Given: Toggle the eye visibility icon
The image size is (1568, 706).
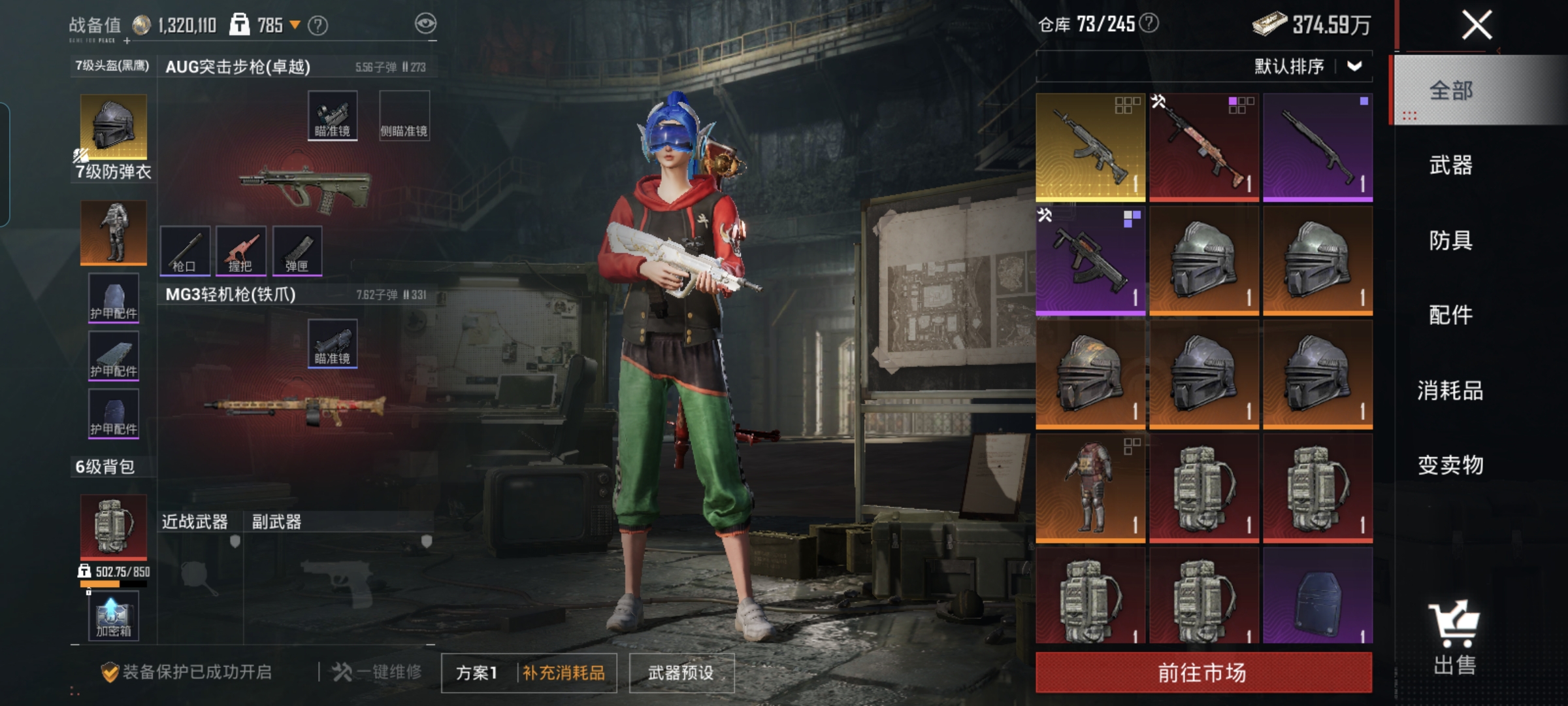Looking at the screenshot, I should pyautogui.click(x=425, y=24).
